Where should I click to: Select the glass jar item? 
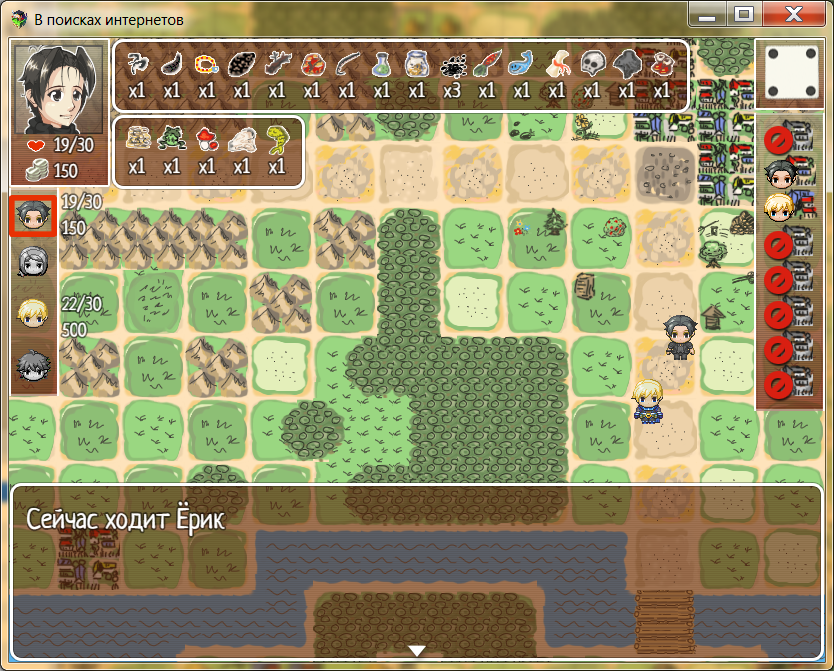[416, 66]
